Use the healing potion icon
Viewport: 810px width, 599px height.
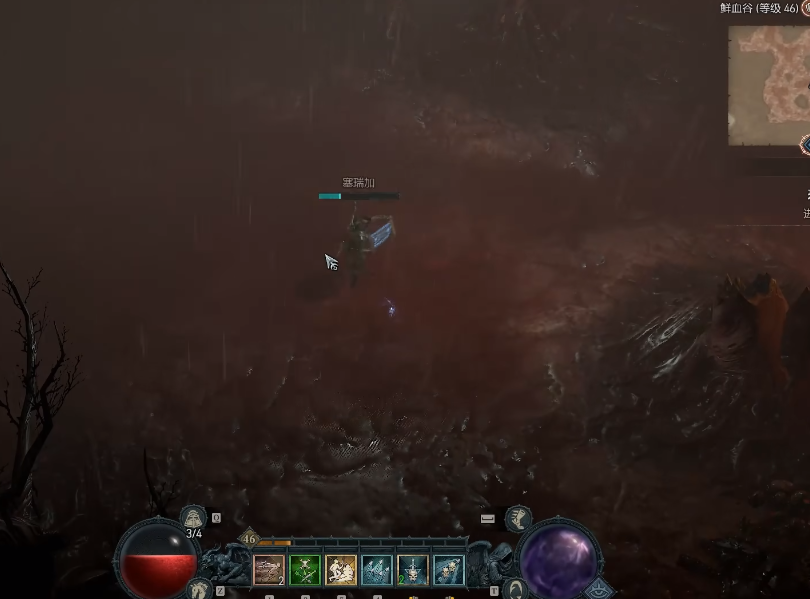(x=193, y=516)
